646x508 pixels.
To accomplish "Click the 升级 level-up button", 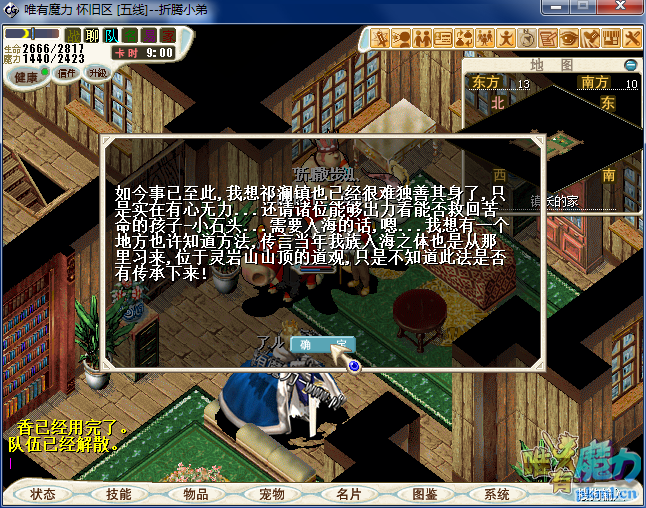I will coord(98,73).
